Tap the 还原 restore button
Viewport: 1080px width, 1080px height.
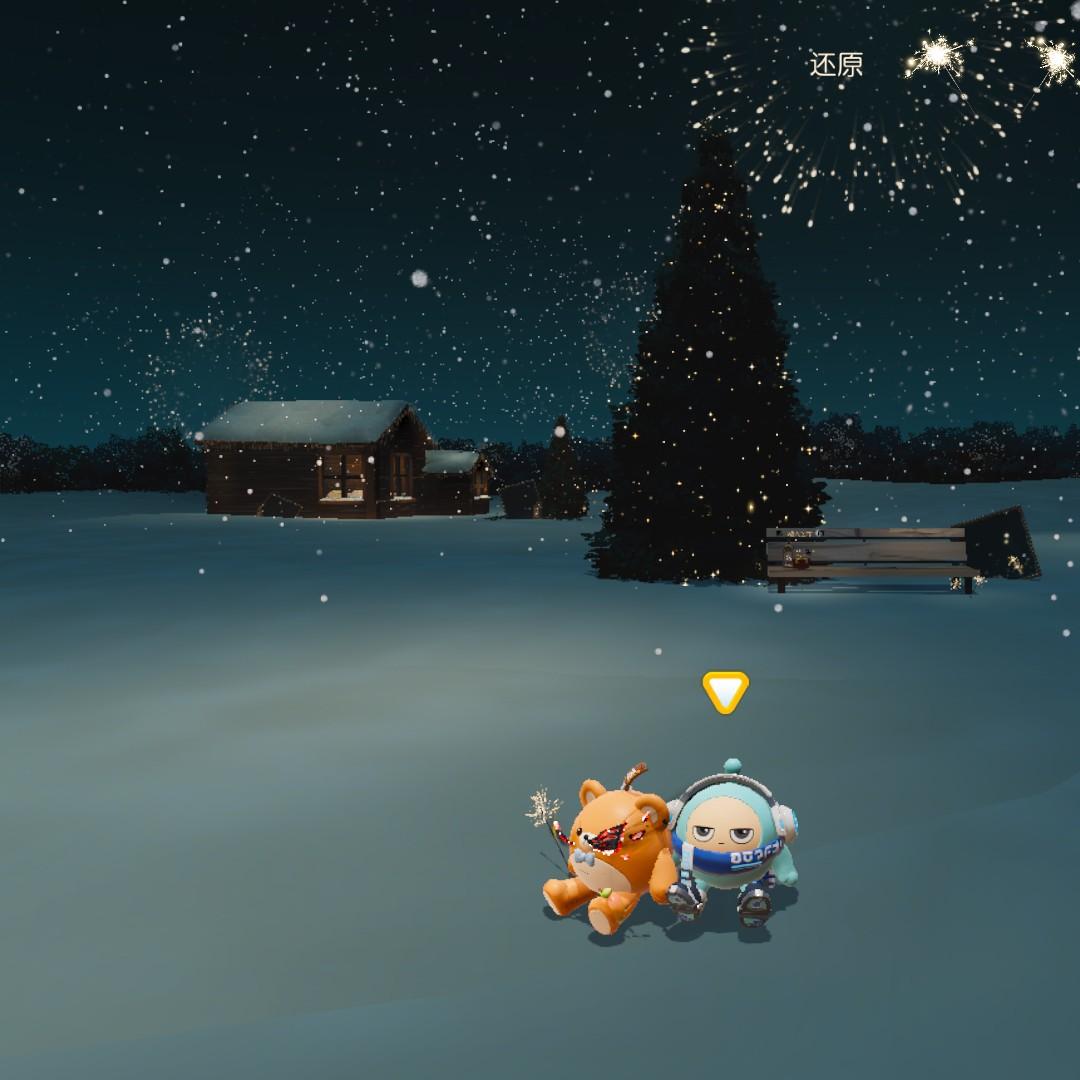[x=835, y=66]
